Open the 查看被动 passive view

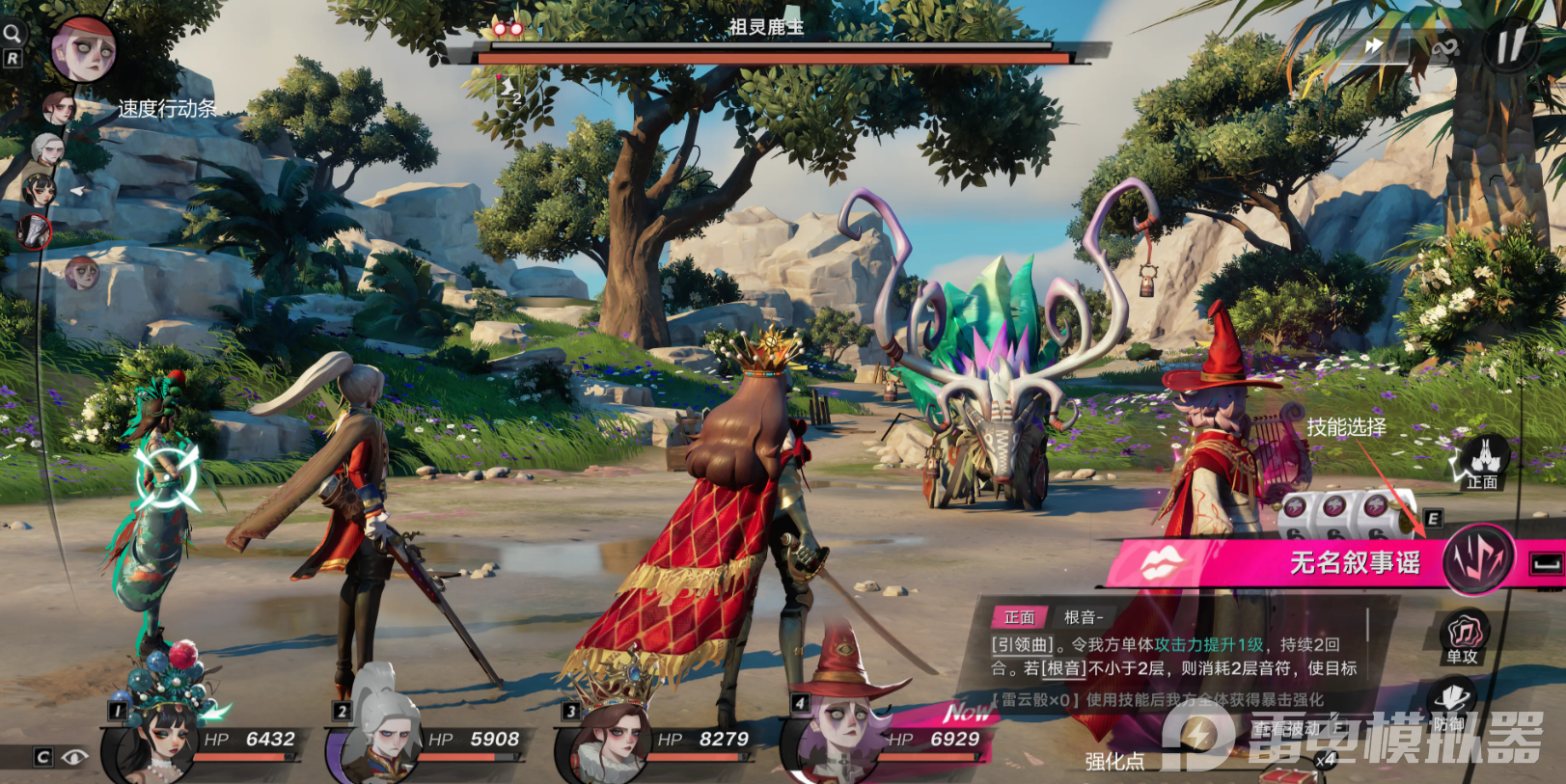point(1291,730)
